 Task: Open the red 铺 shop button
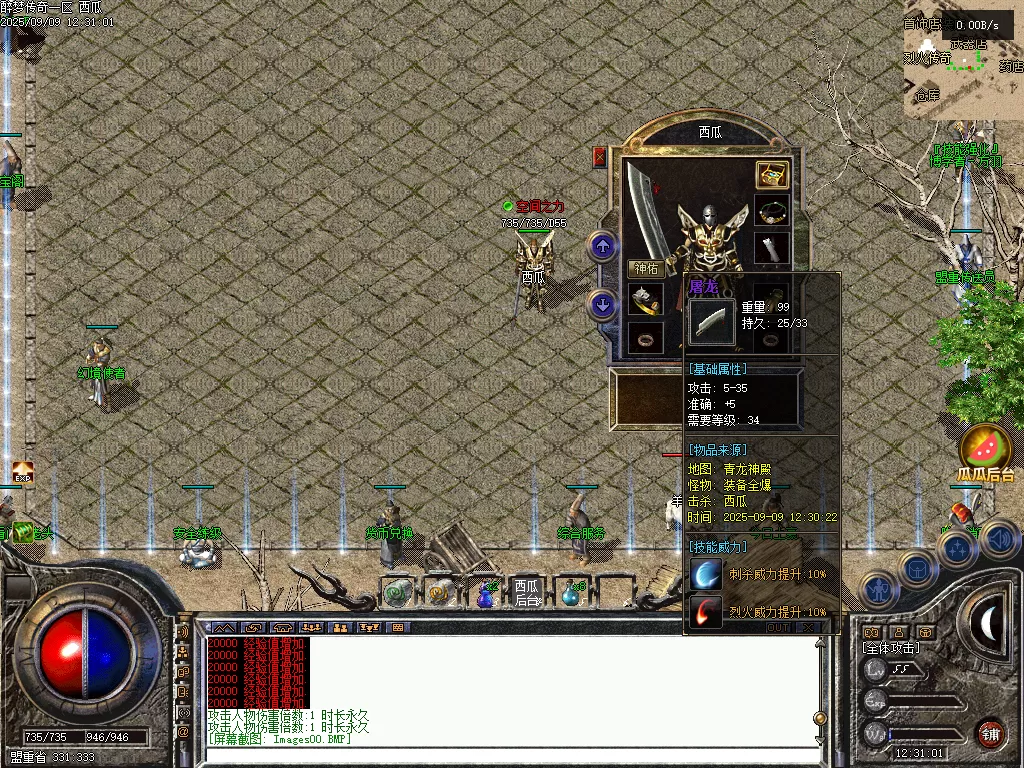tap(990, 734)
